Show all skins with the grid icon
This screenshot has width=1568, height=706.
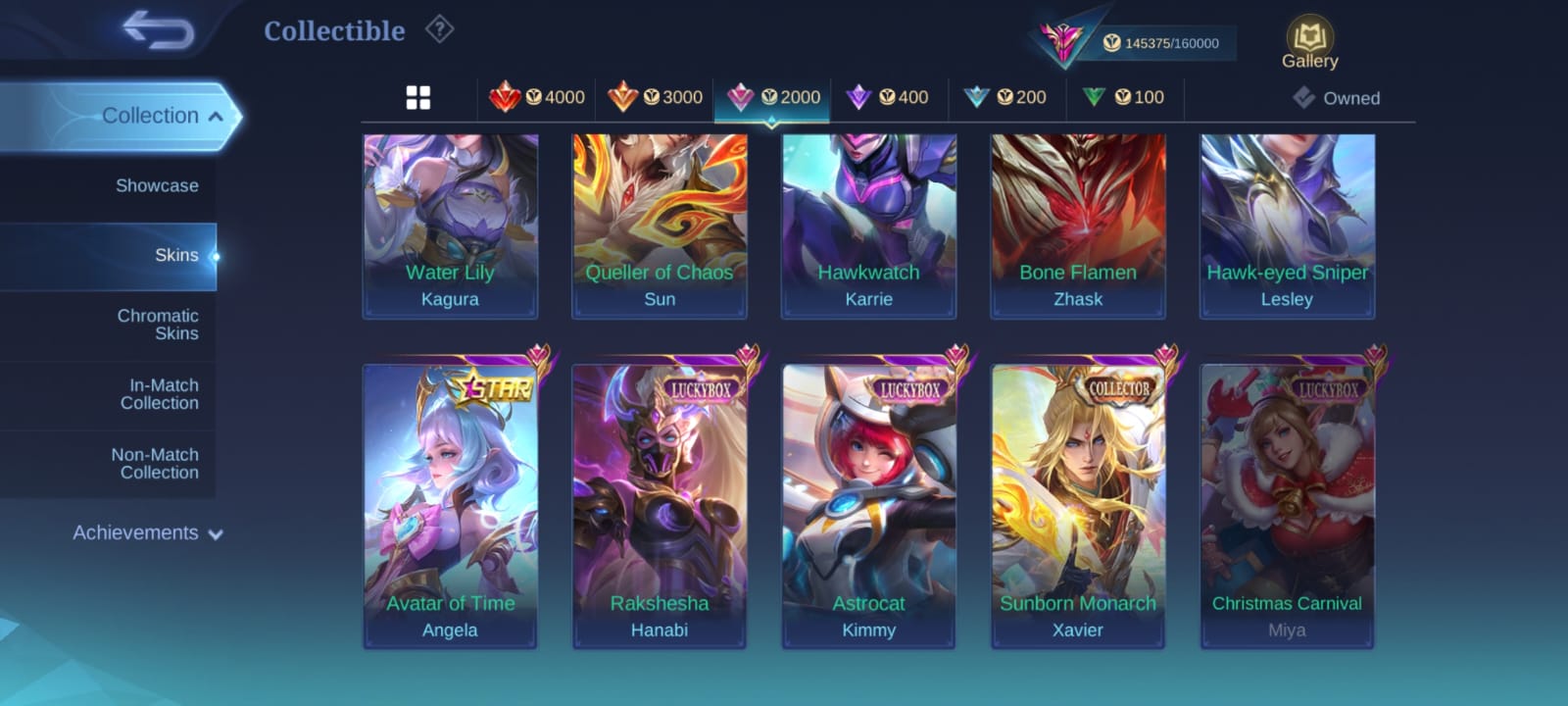[418, 98]
